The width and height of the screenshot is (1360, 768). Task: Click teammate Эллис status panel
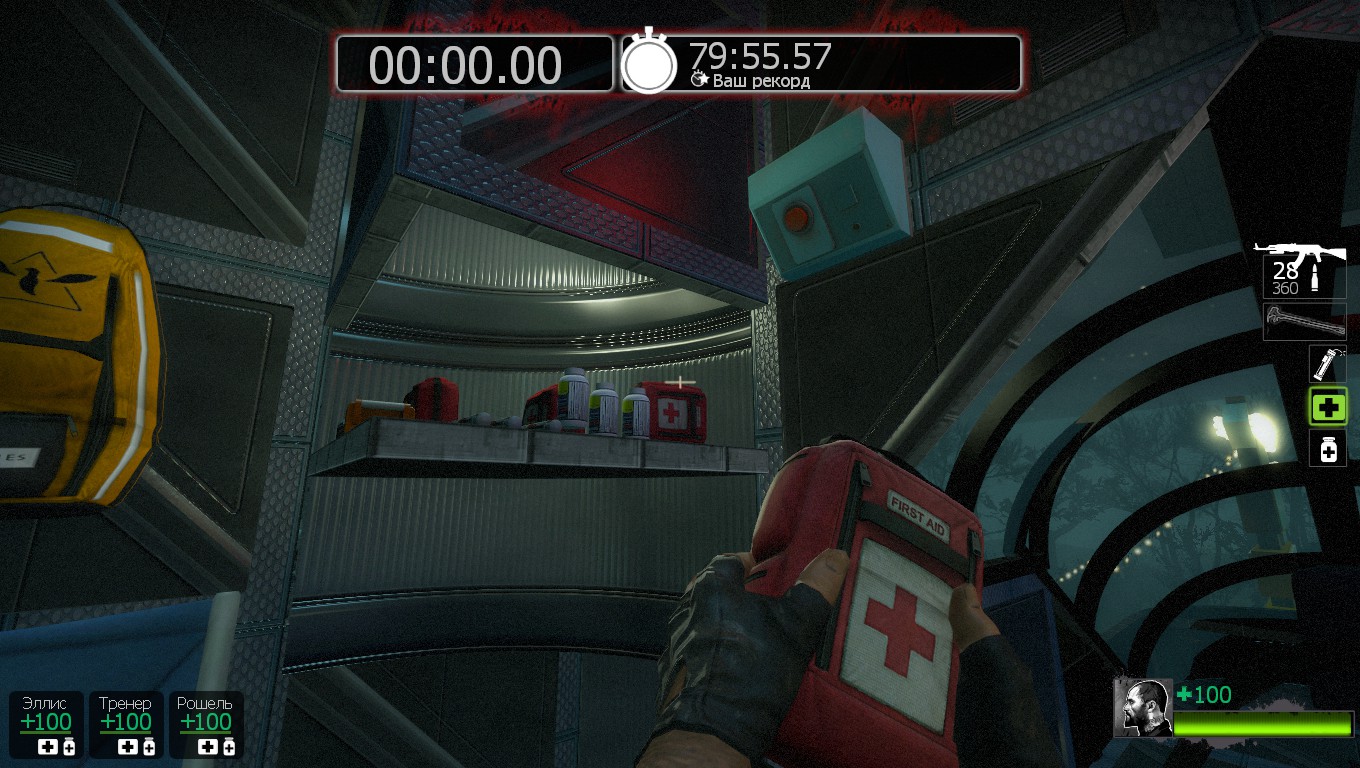click(x=47, y=724)
